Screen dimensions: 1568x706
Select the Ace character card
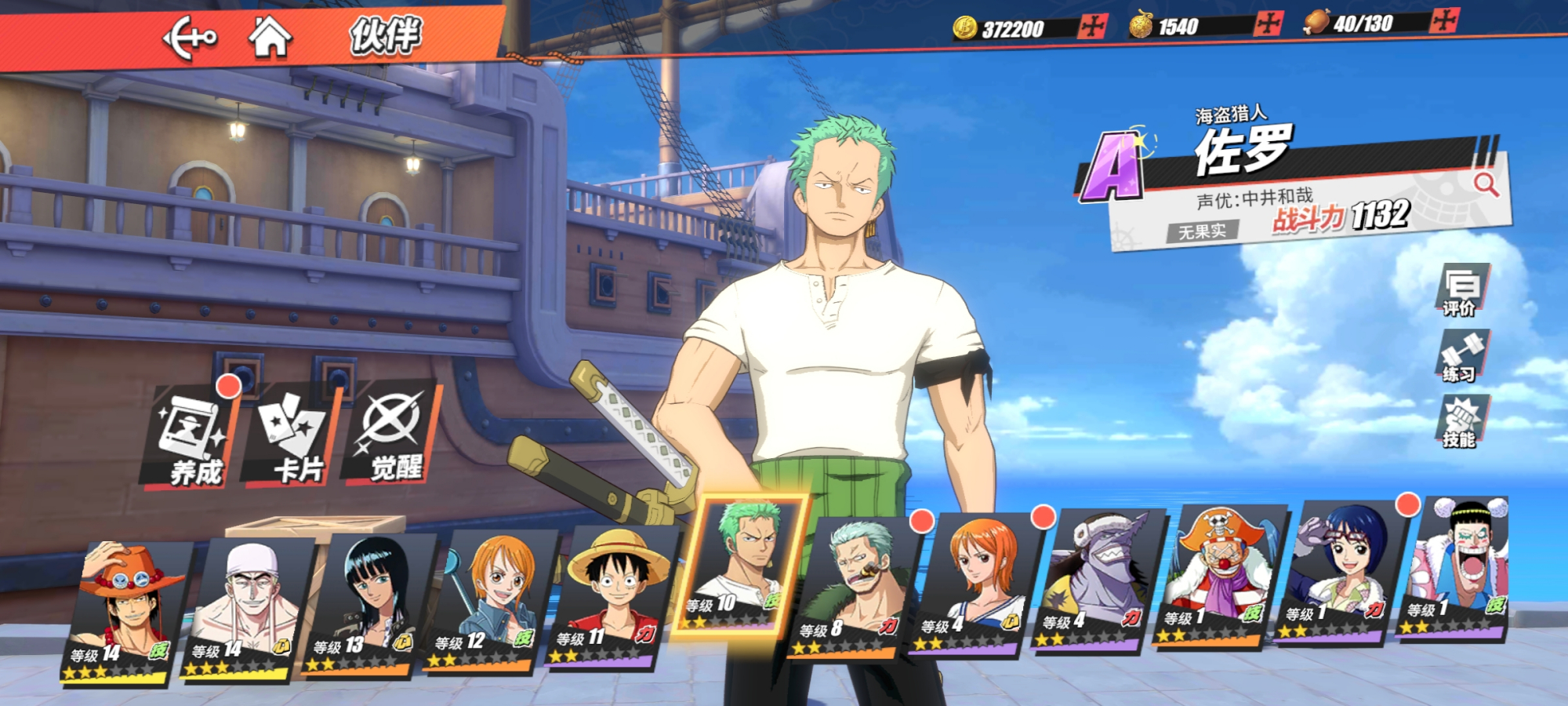124,612
